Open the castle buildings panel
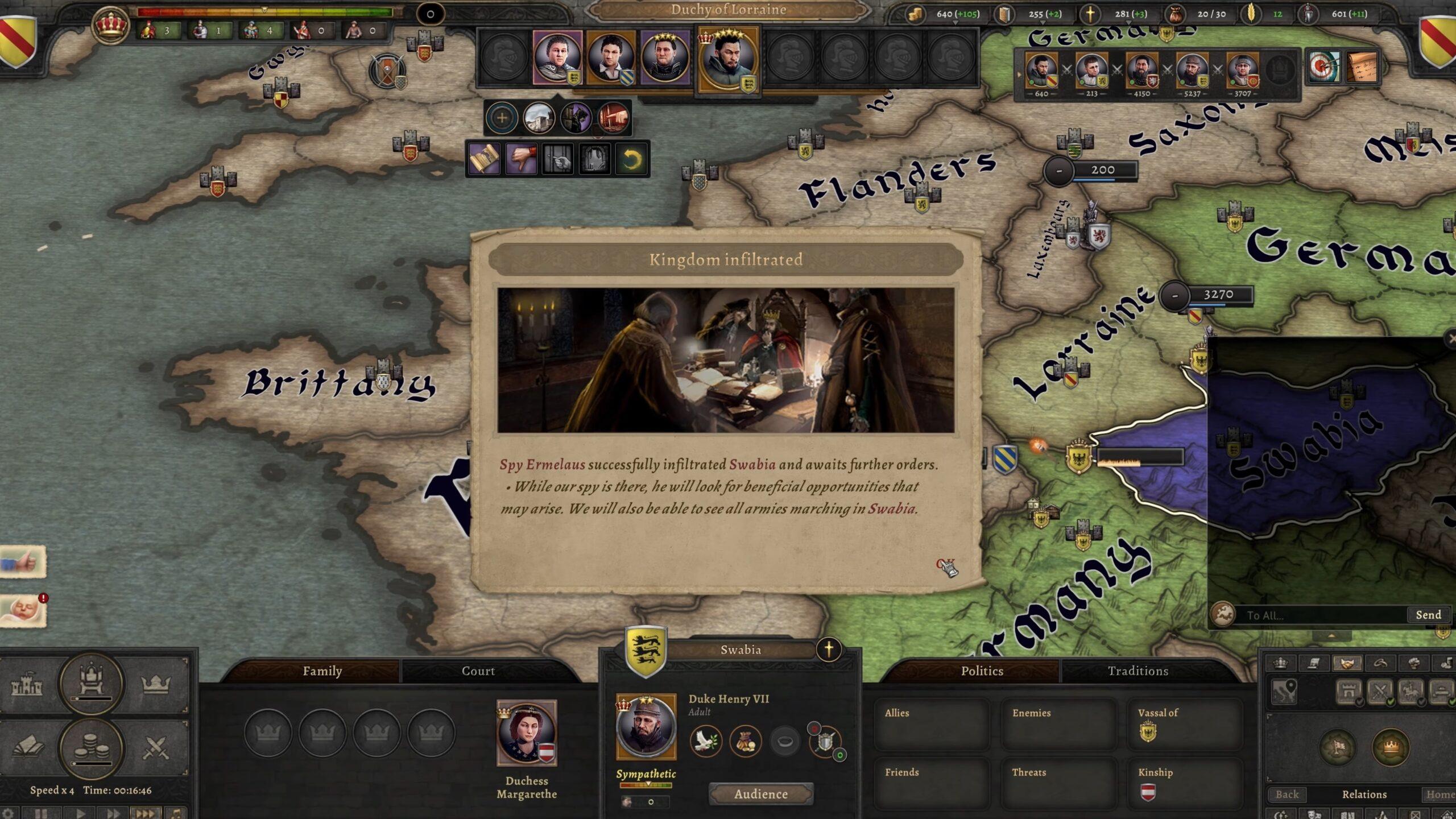This screenshot has height=819, width=1456. point(27,685)
